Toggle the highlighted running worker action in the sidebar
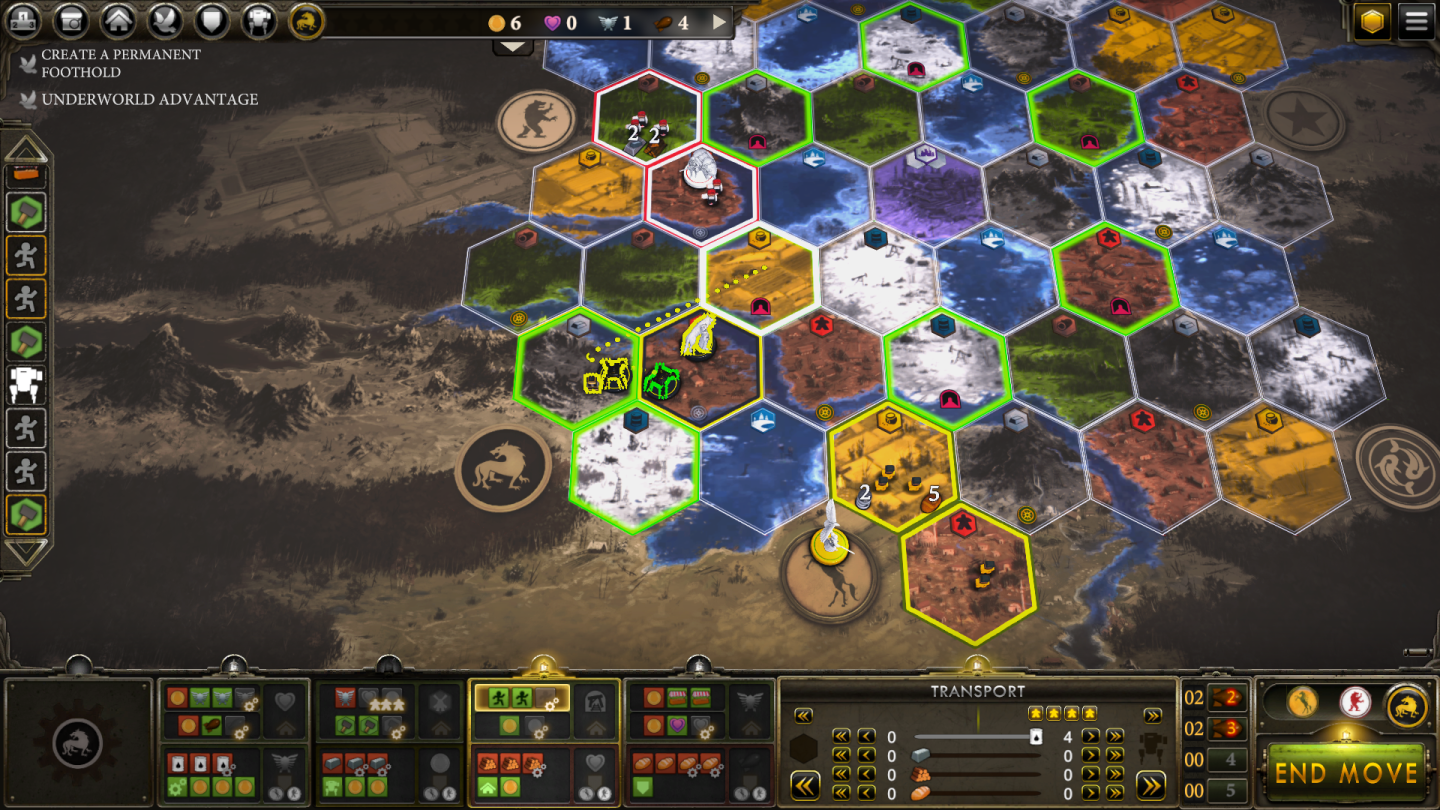Image resolution: width=1440 pixels, height=810 pixels. click(x=27, y=255)
